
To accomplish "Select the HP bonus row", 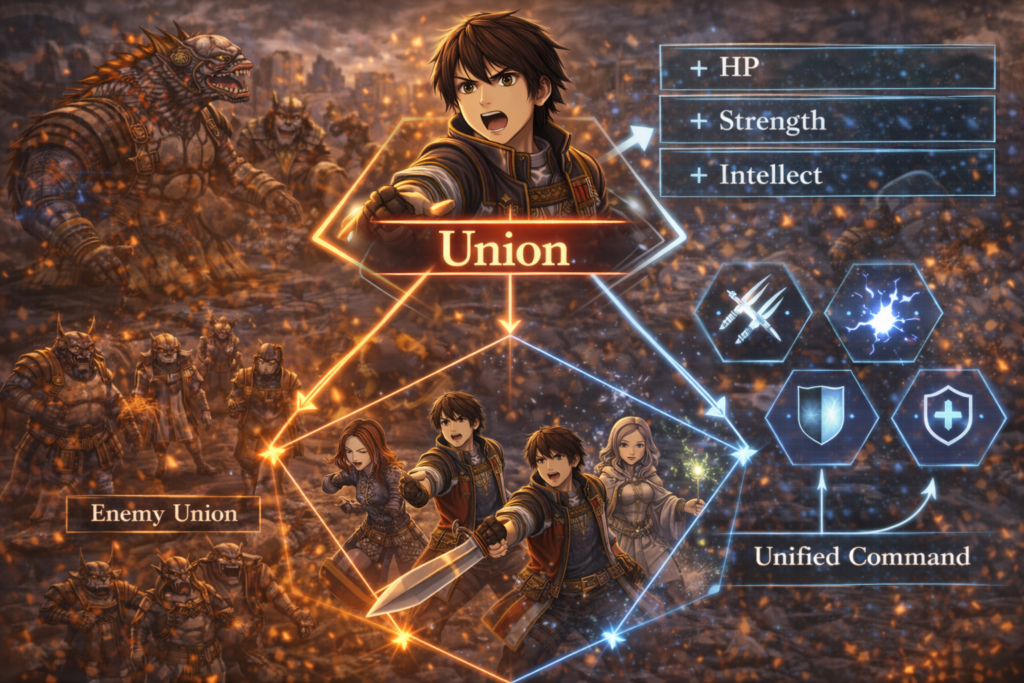I will (827, 67).
